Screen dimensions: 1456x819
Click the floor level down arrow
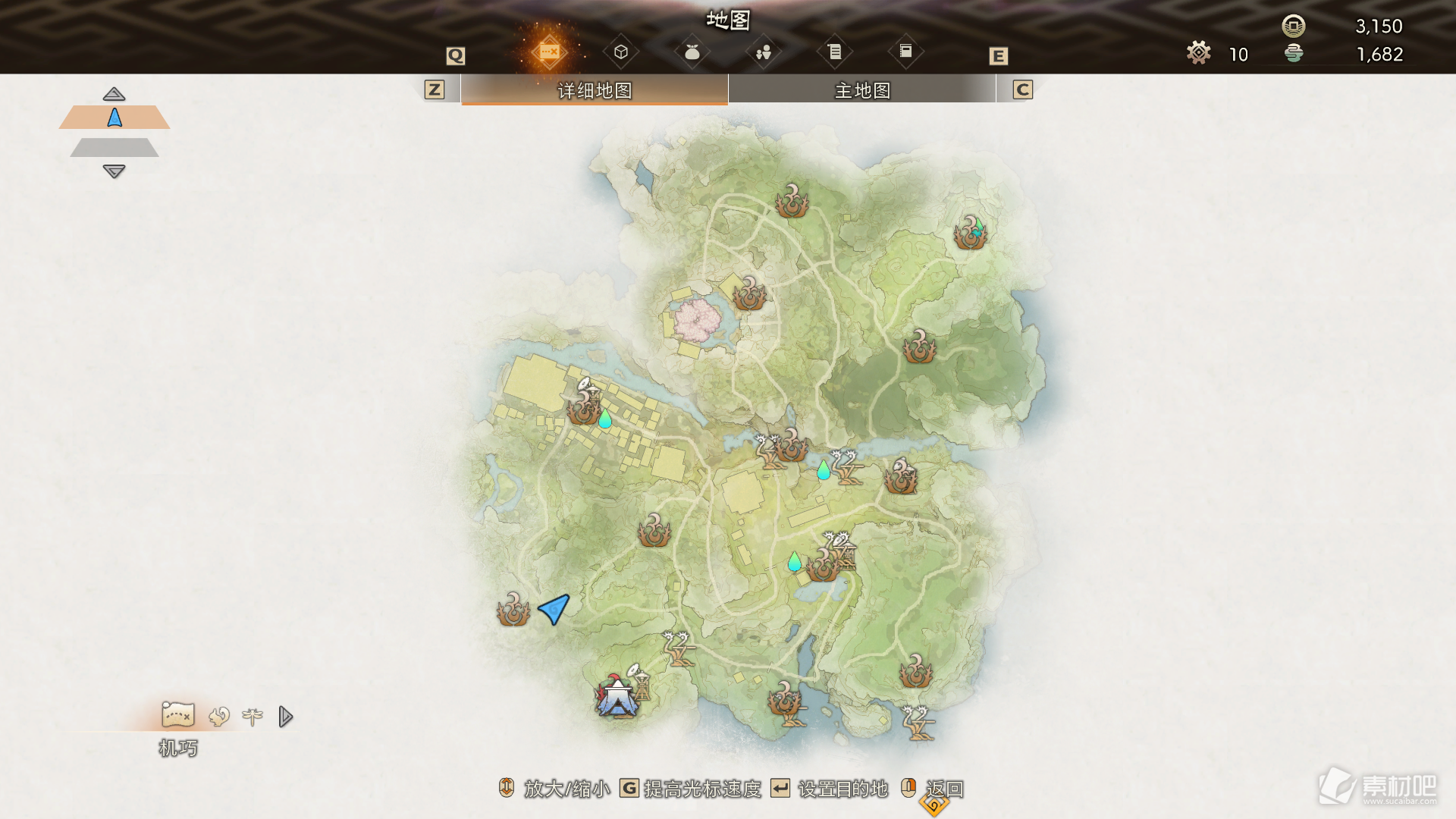114,171
